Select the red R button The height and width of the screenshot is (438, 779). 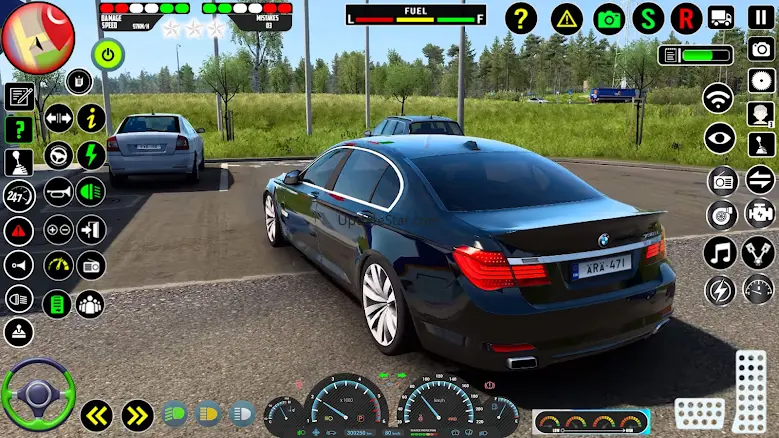tap(686, 18)
